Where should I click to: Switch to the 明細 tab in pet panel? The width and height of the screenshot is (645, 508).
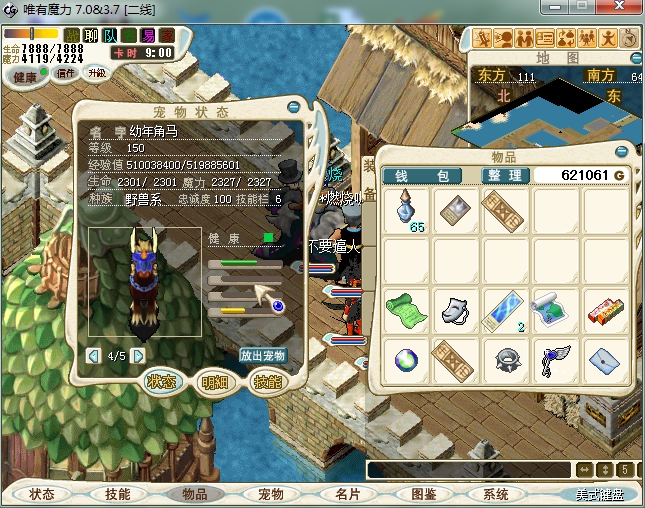coord(214,382)
